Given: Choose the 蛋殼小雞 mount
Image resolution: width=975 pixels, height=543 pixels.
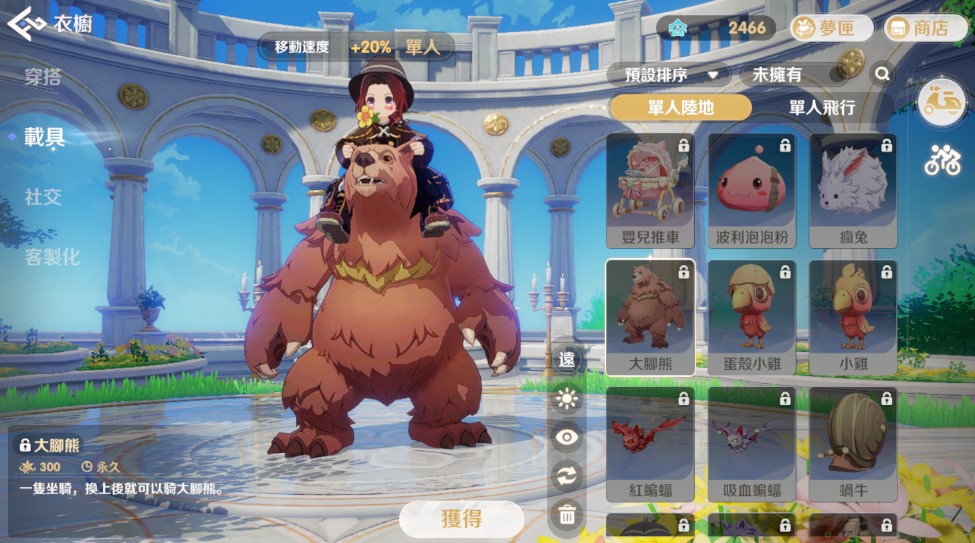Looking at the screenshot, I should (752, 317).
